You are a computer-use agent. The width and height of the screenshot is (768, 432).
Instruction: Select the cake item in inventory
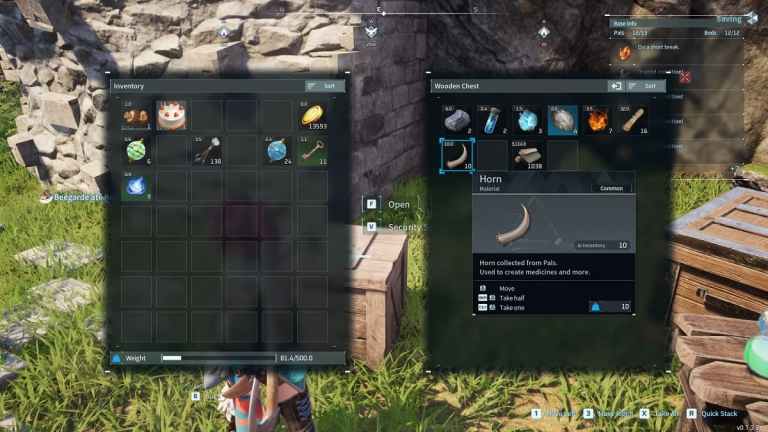[170, 116]
